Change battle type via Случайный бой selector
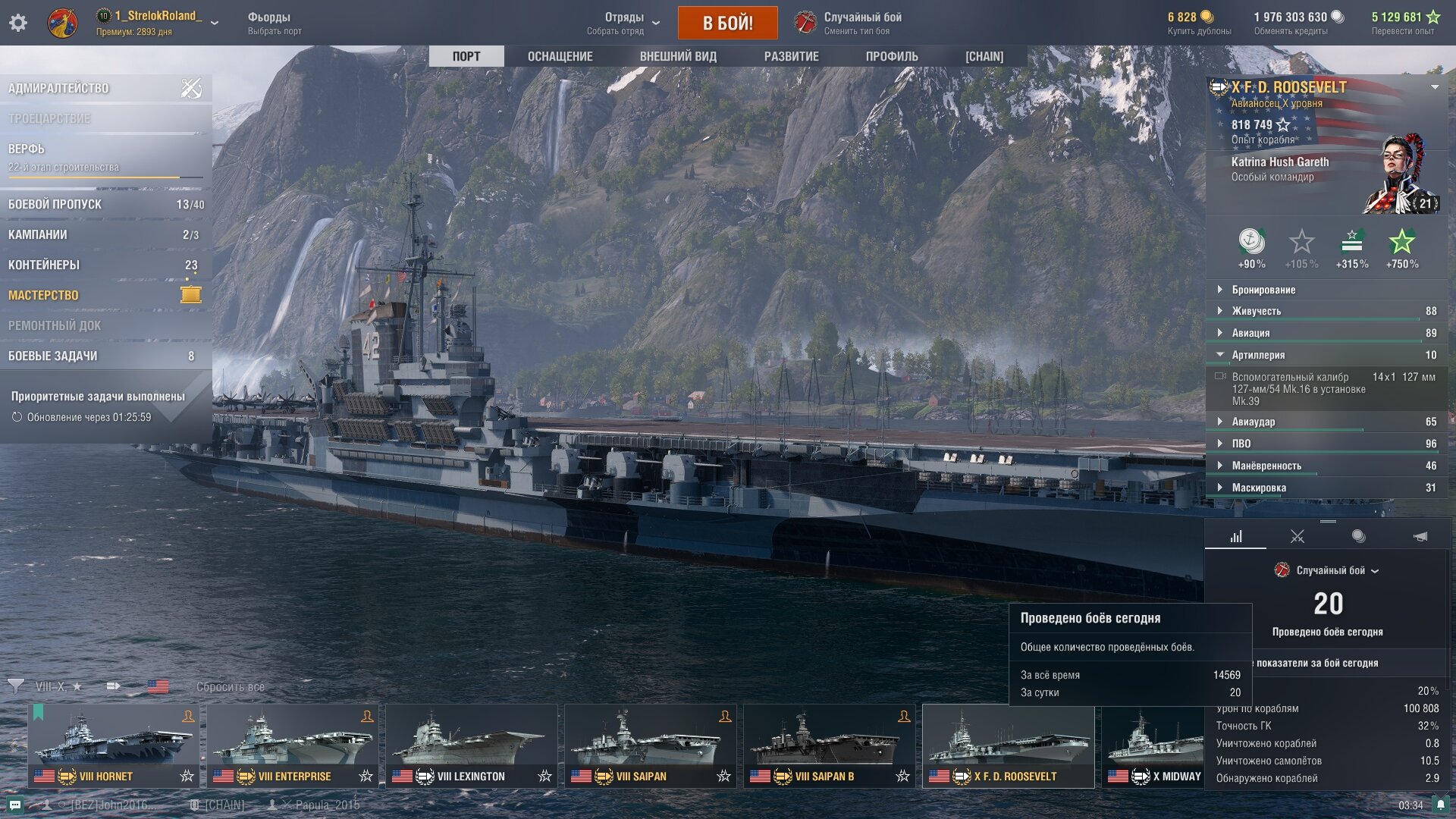The height and width of the screenshot is (819, 1456). pos(862,23)
